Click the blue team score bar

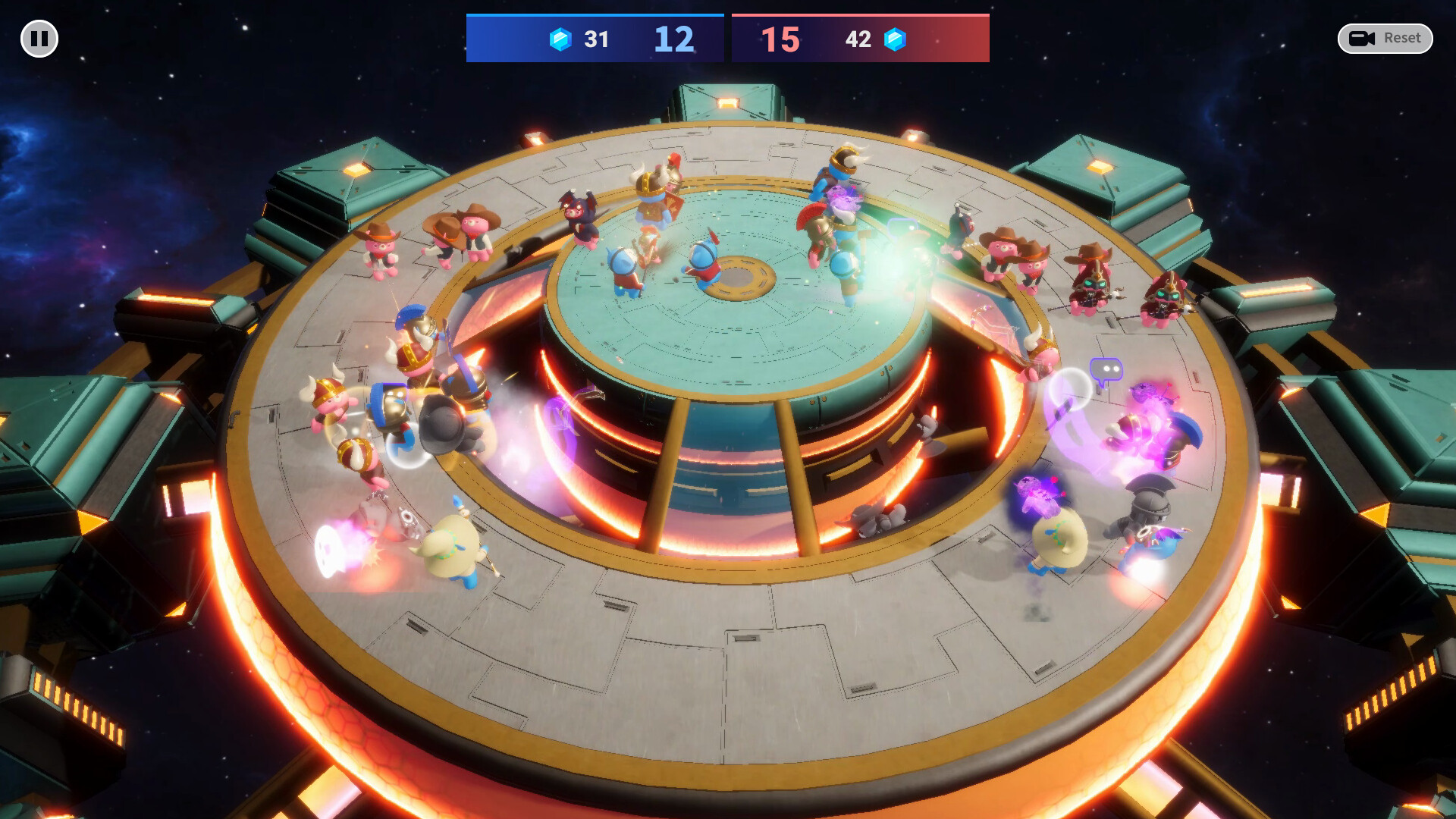(595, 38)
